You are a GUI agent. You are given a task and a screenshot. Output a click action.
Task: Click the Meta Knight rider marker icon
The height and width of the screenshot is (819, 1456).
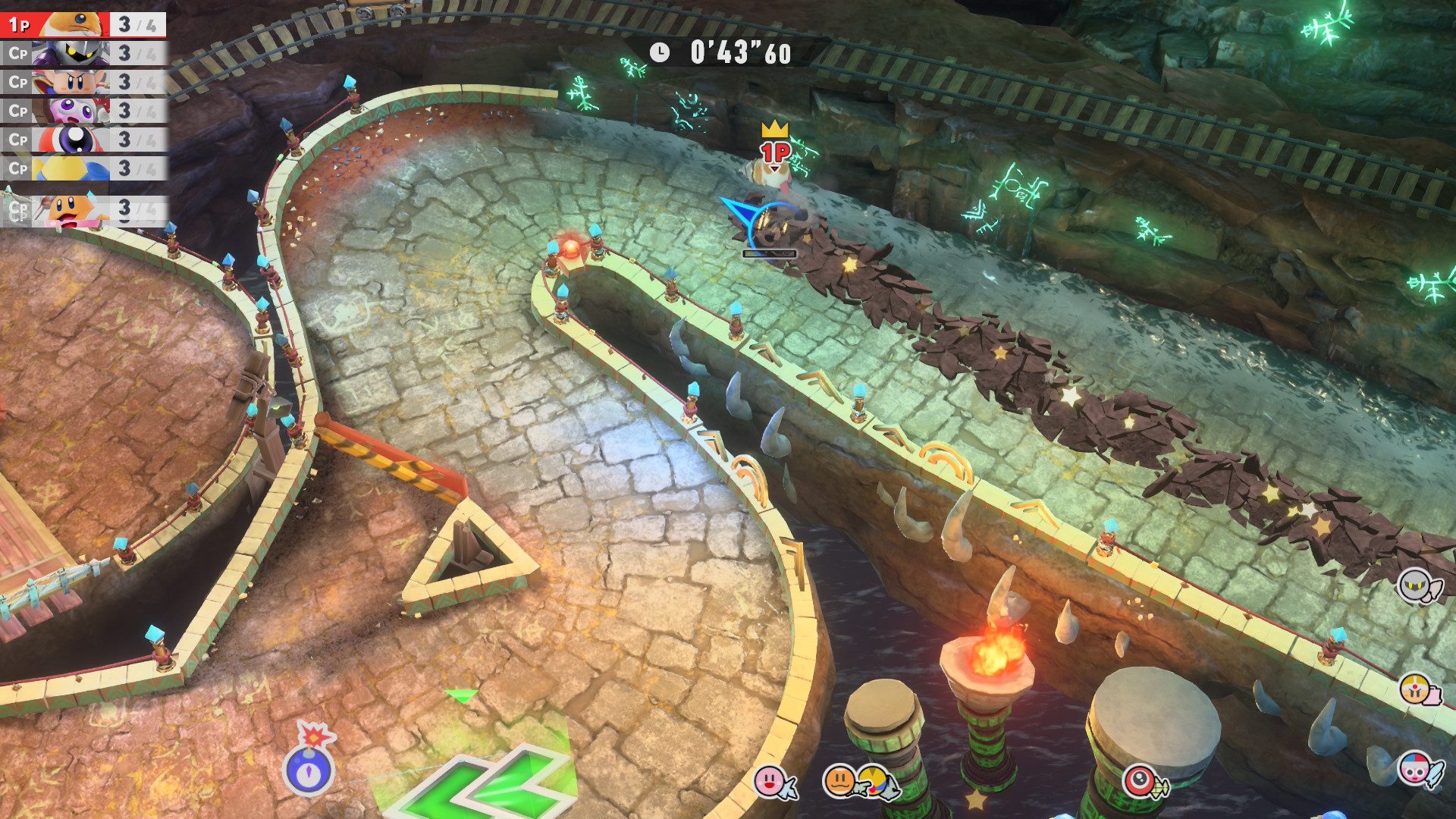pos(1417,585)
